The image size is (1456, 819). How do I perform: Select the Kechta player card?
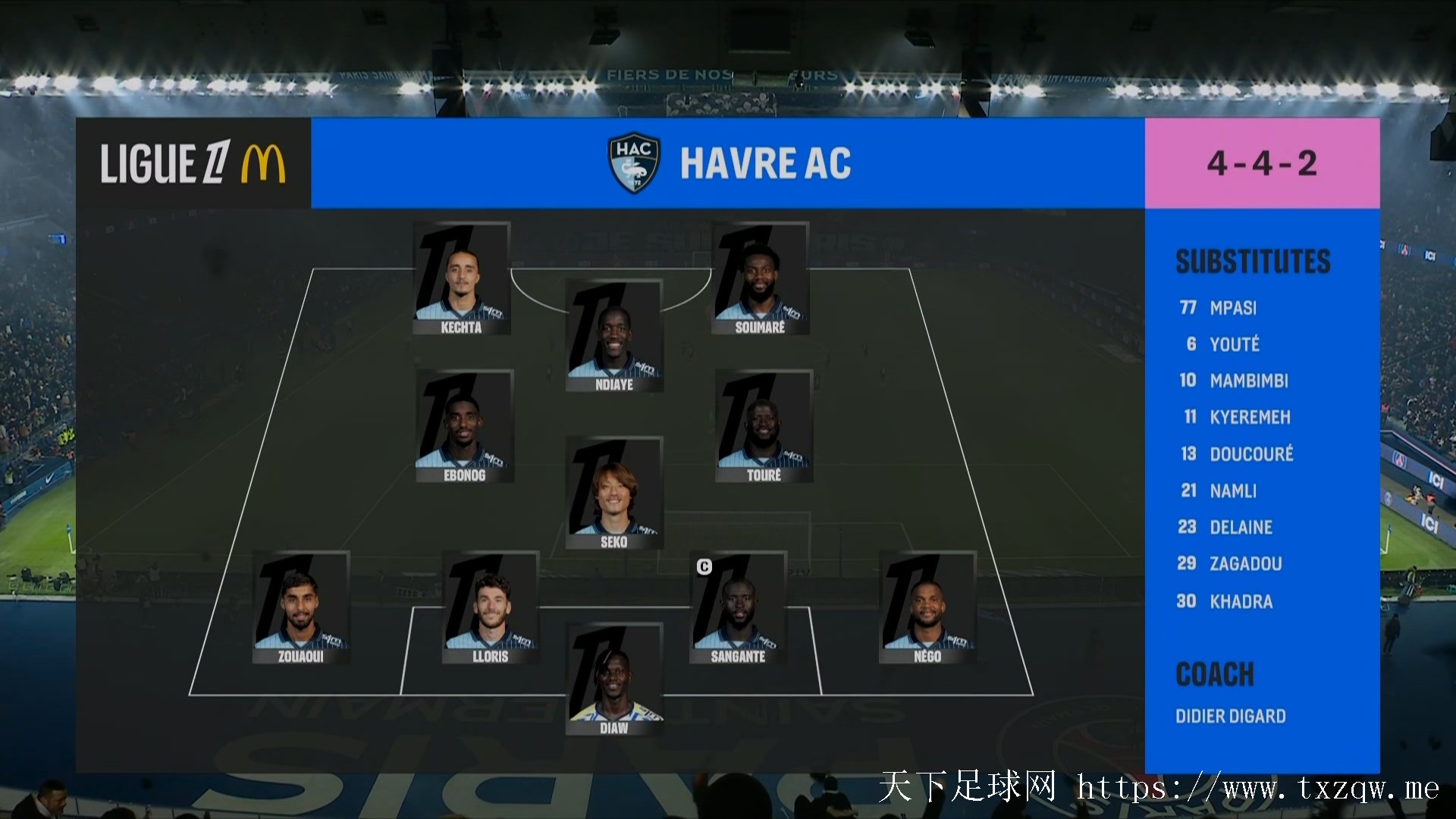(461, 278)
